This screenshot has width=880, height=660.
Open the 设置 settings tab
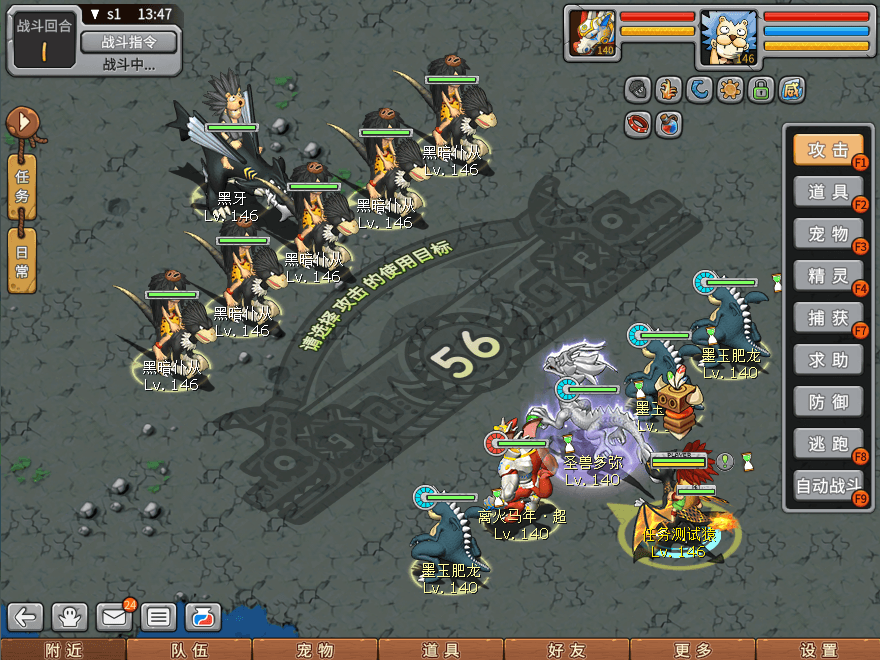(818, 650)
